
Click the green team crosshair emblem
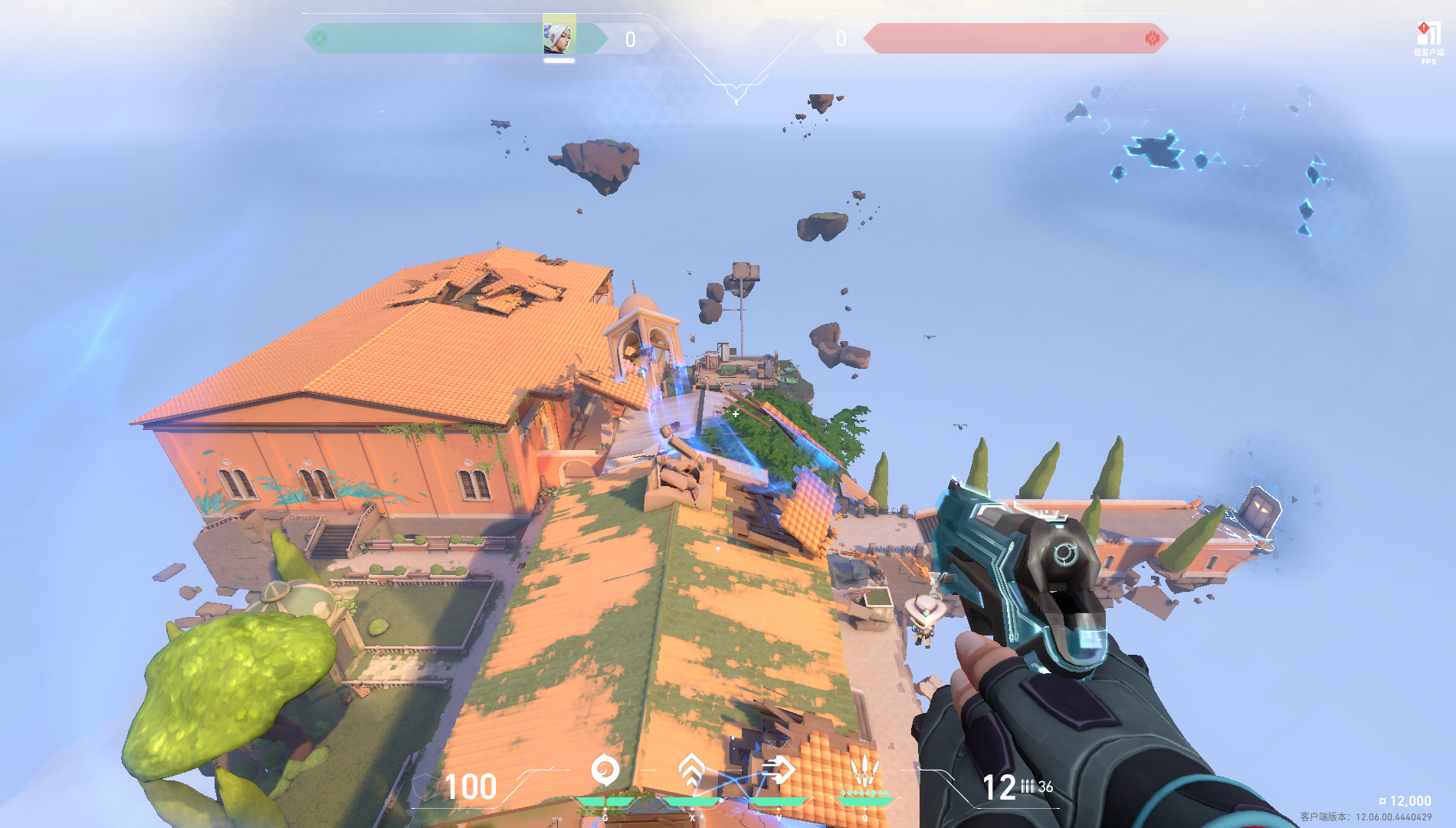coord(320,38)
